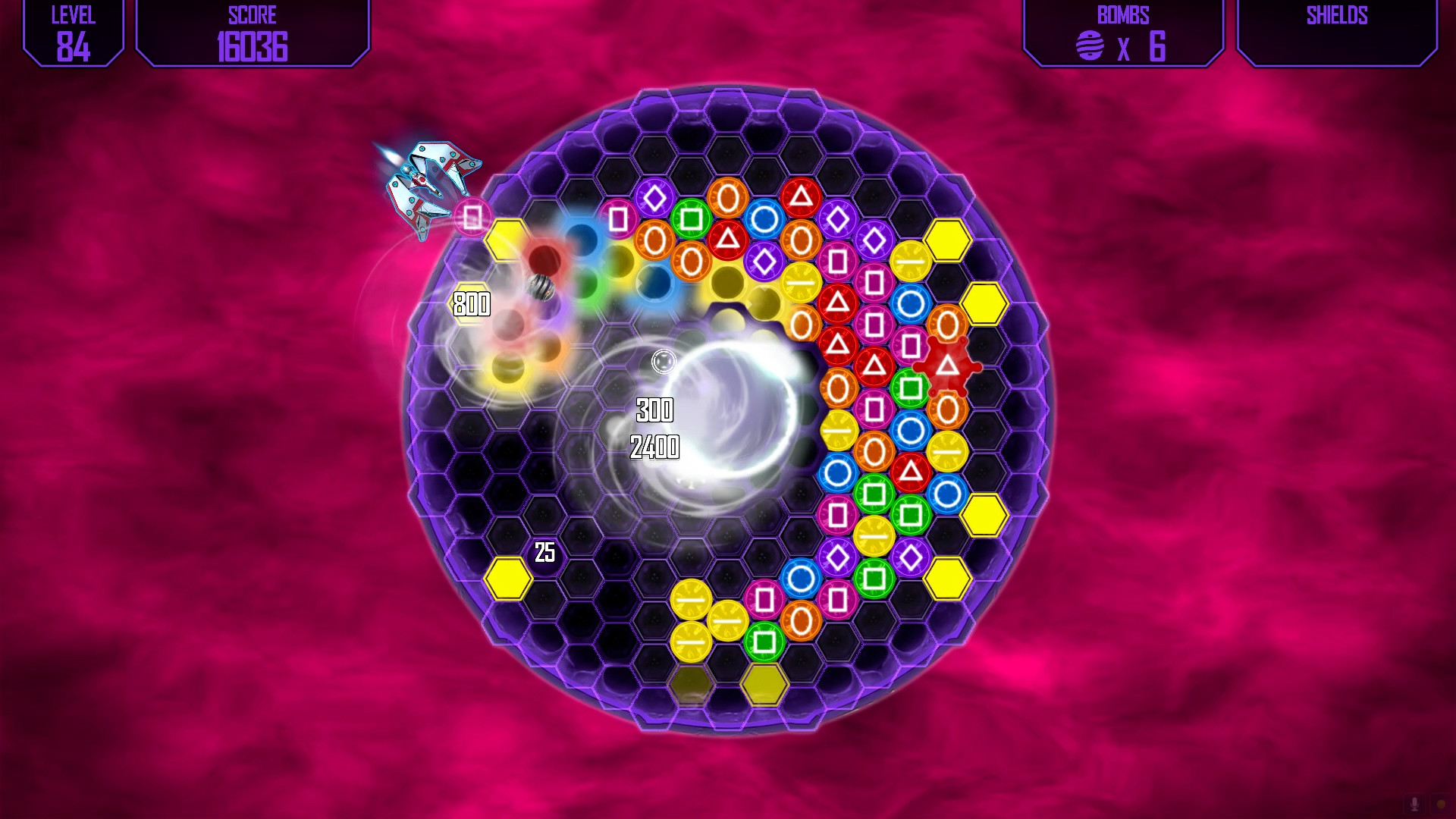Click the BOMBS counter panel

pos(1125,33)
